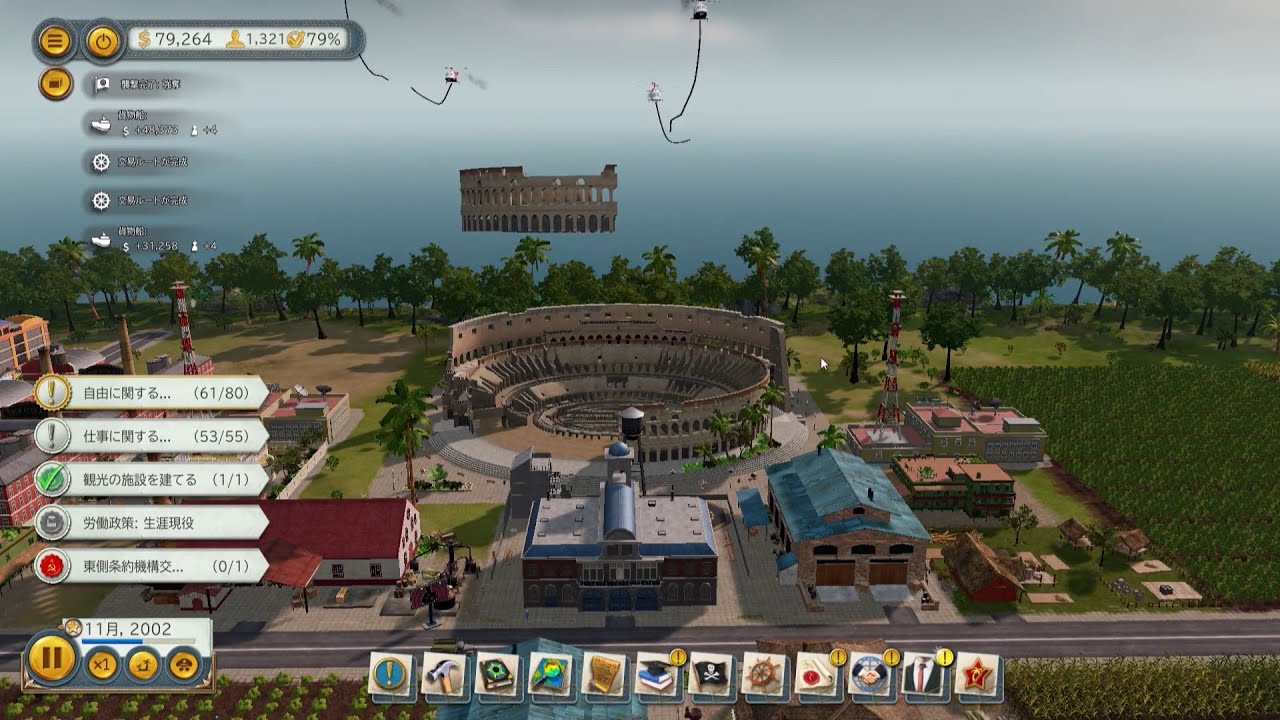This screenshot has height=720, width=1280.
Task: Show the colorful map overlays
Action: tap(551, 674)
